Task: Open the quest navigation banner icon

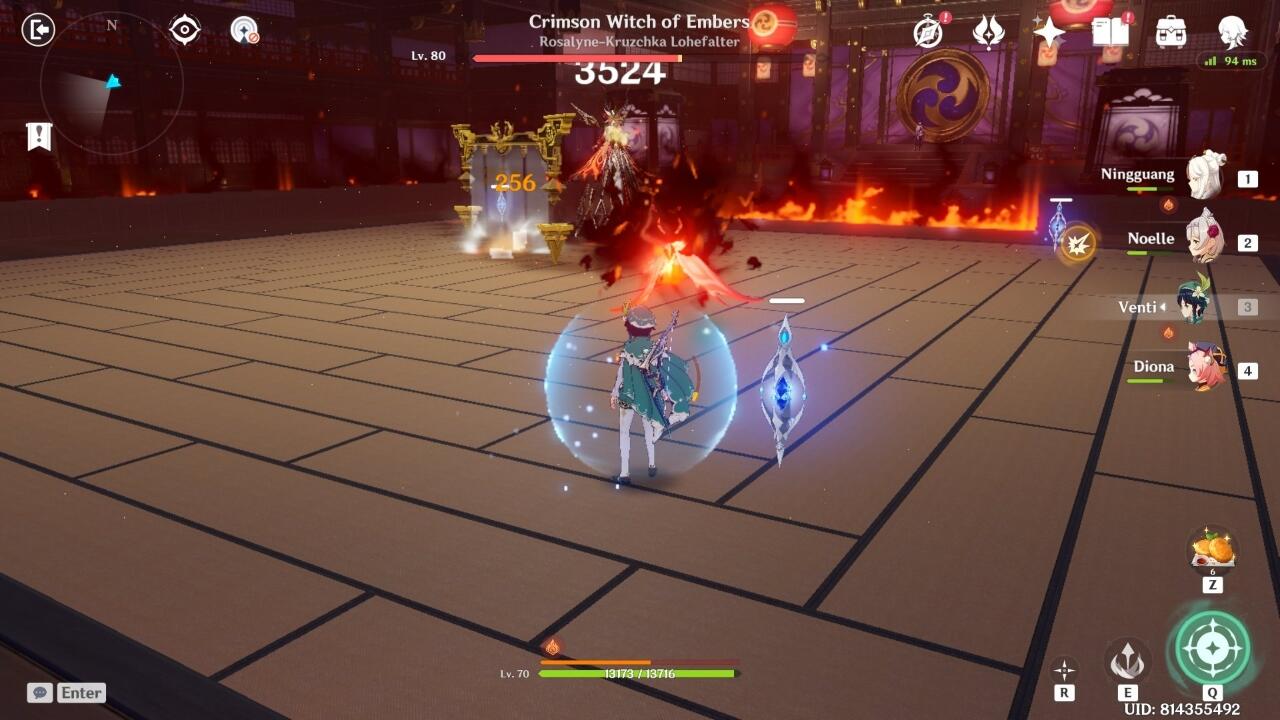Action: point(39,137)
